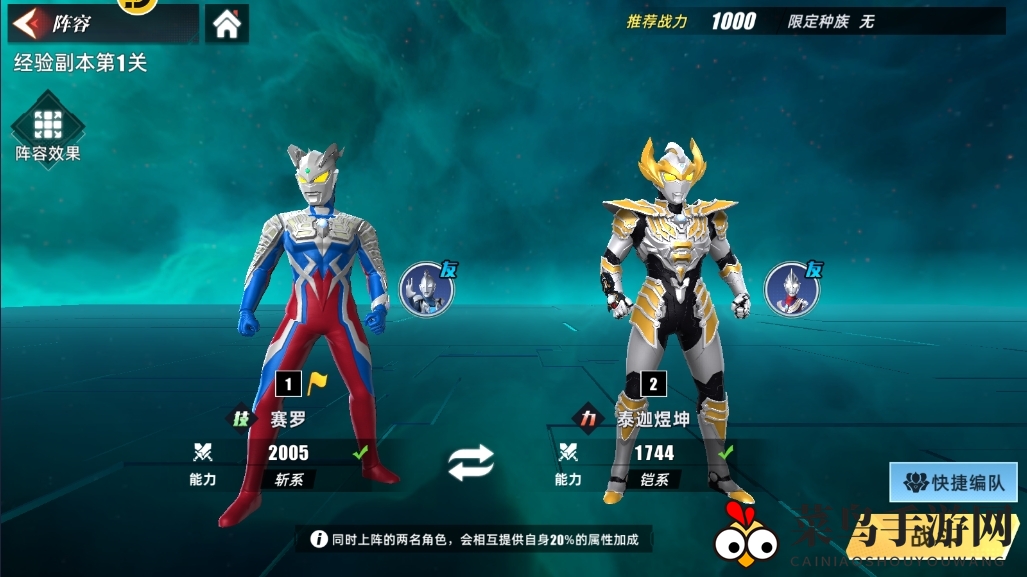Select the support partner icon beside 泰迦煜坤

click(792, 288)
